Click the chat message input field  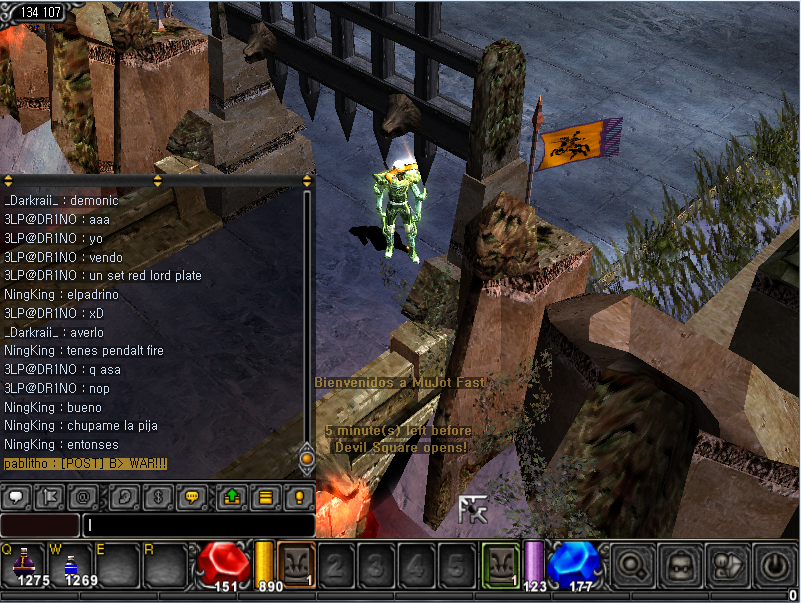(198, 525)
